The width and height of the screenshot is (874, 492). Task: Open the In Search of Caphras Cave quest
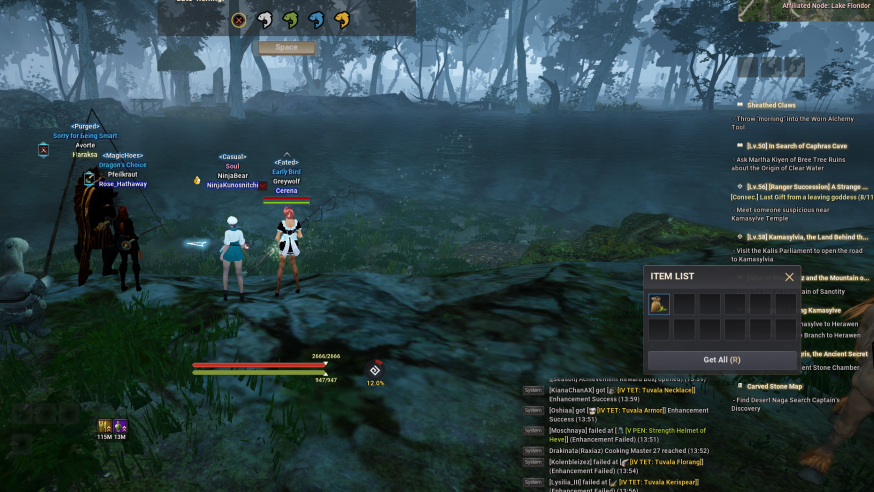tap(796, 146)
